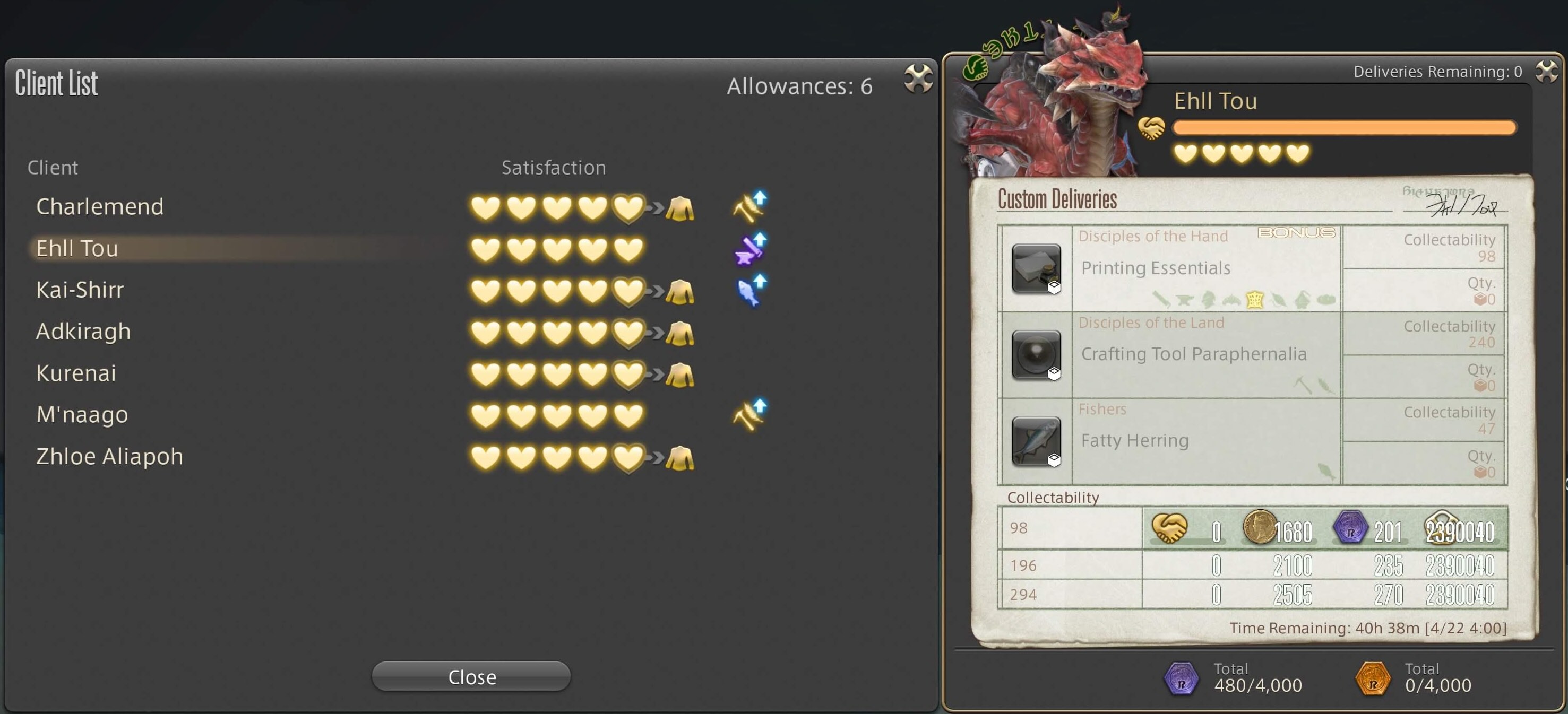Close the Ehll Tou Custom Deliveries window
1568x714 pixels.
[1546, 72]
